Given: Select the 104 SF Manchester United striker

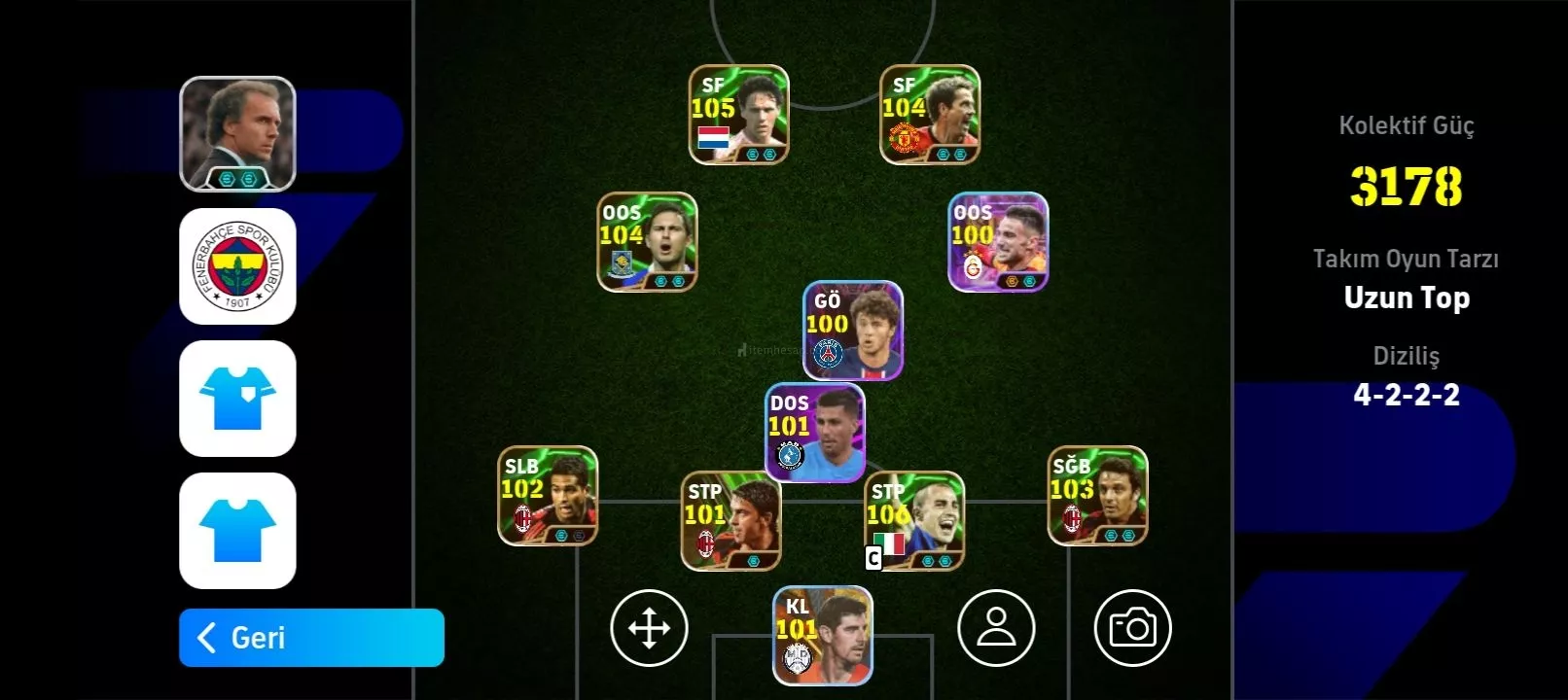Looking at the screenshot, I should coord(929,115).
